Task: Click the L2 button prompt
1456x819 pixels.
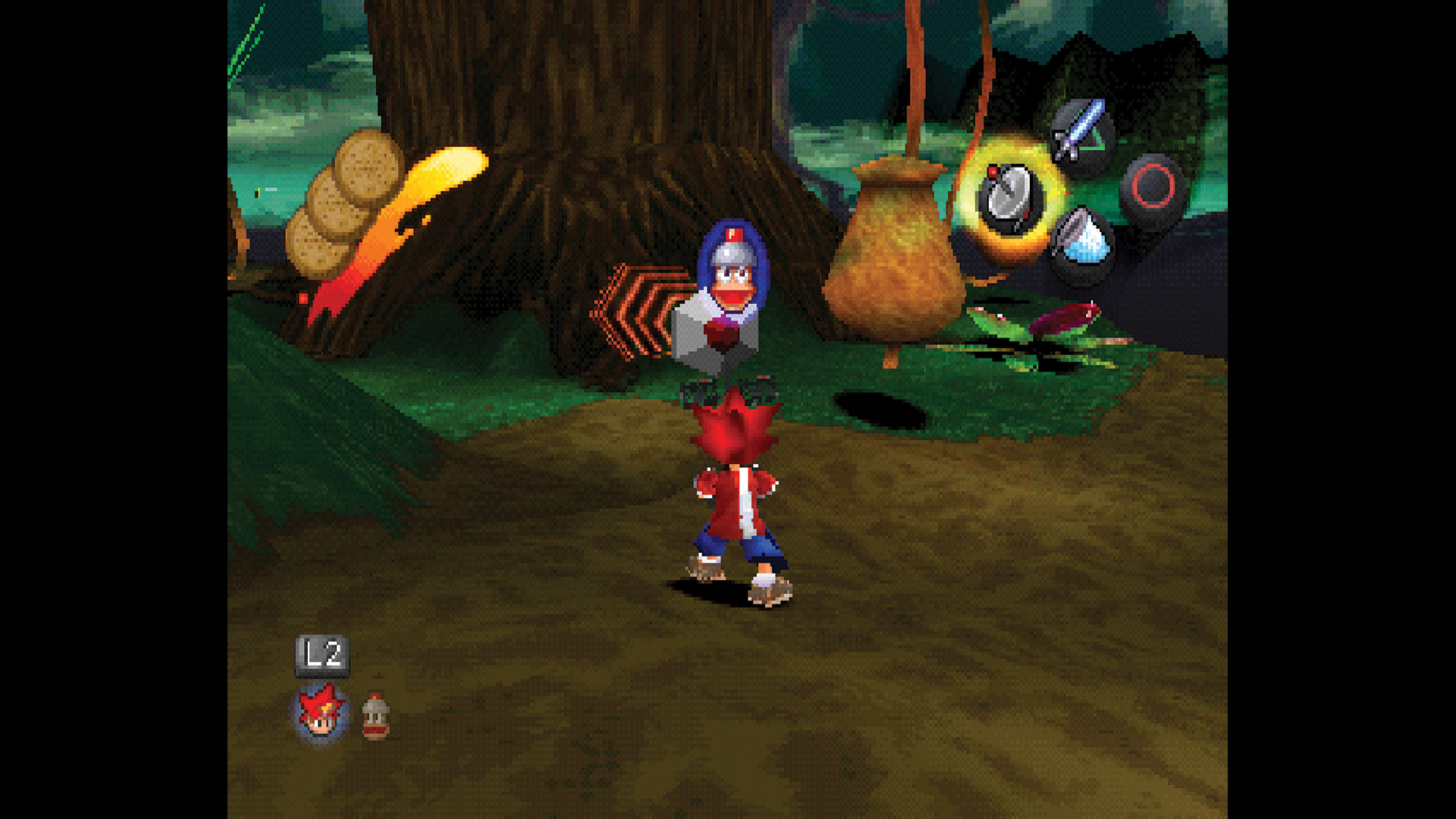Action: pos(322,654)
